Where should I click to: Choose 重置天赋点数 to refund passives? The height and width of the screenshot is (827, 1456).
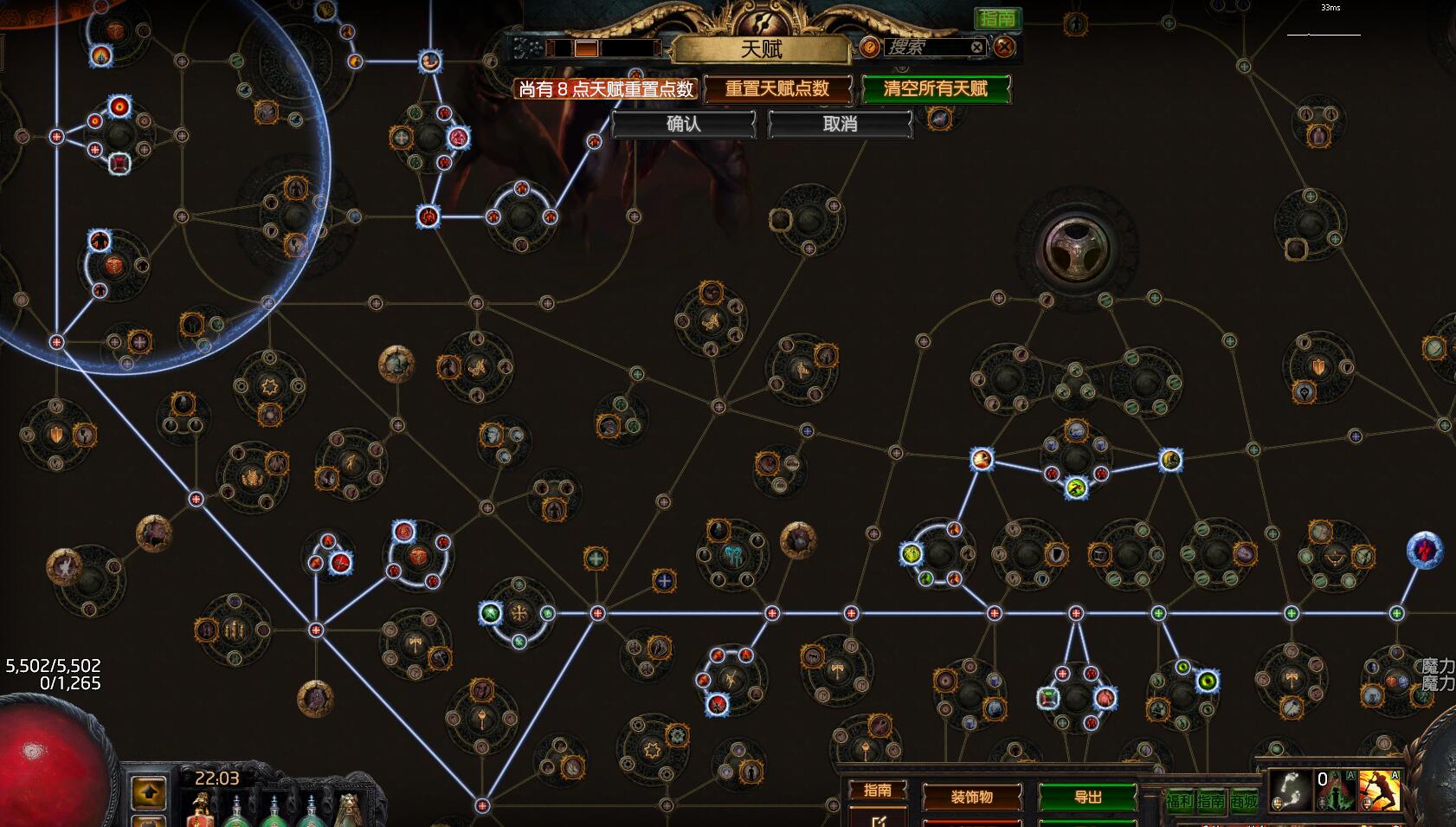click(776, 88)
